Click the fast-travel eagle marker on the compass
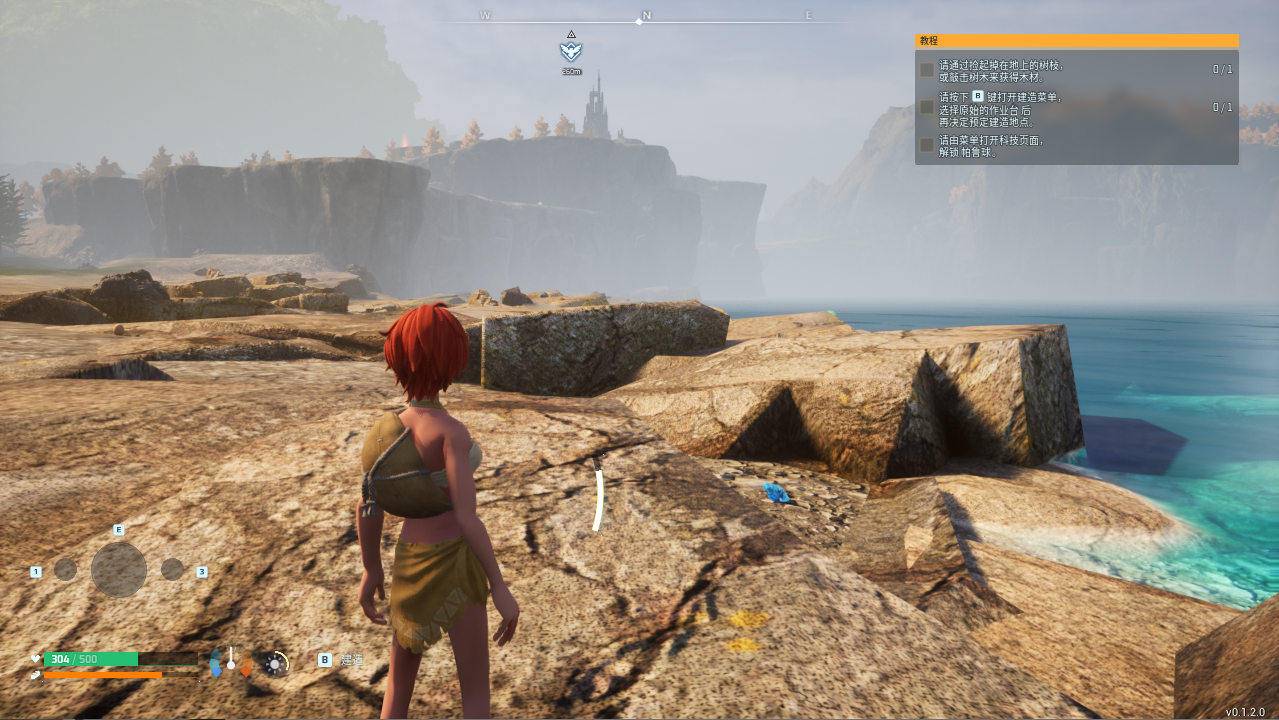The image size is (1279, 720). 571,50
